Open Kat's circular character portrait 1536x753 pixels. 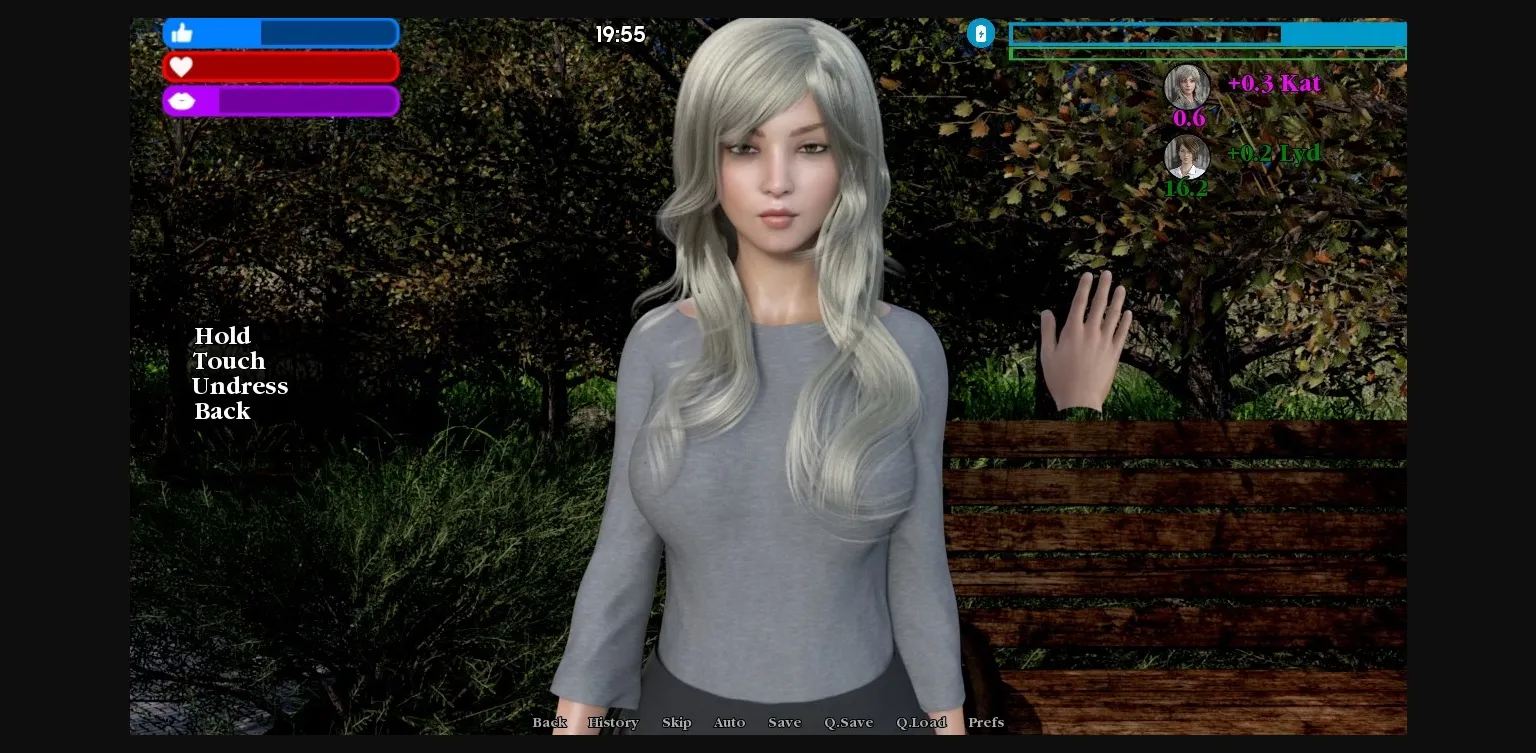(x=1186, y=86)
